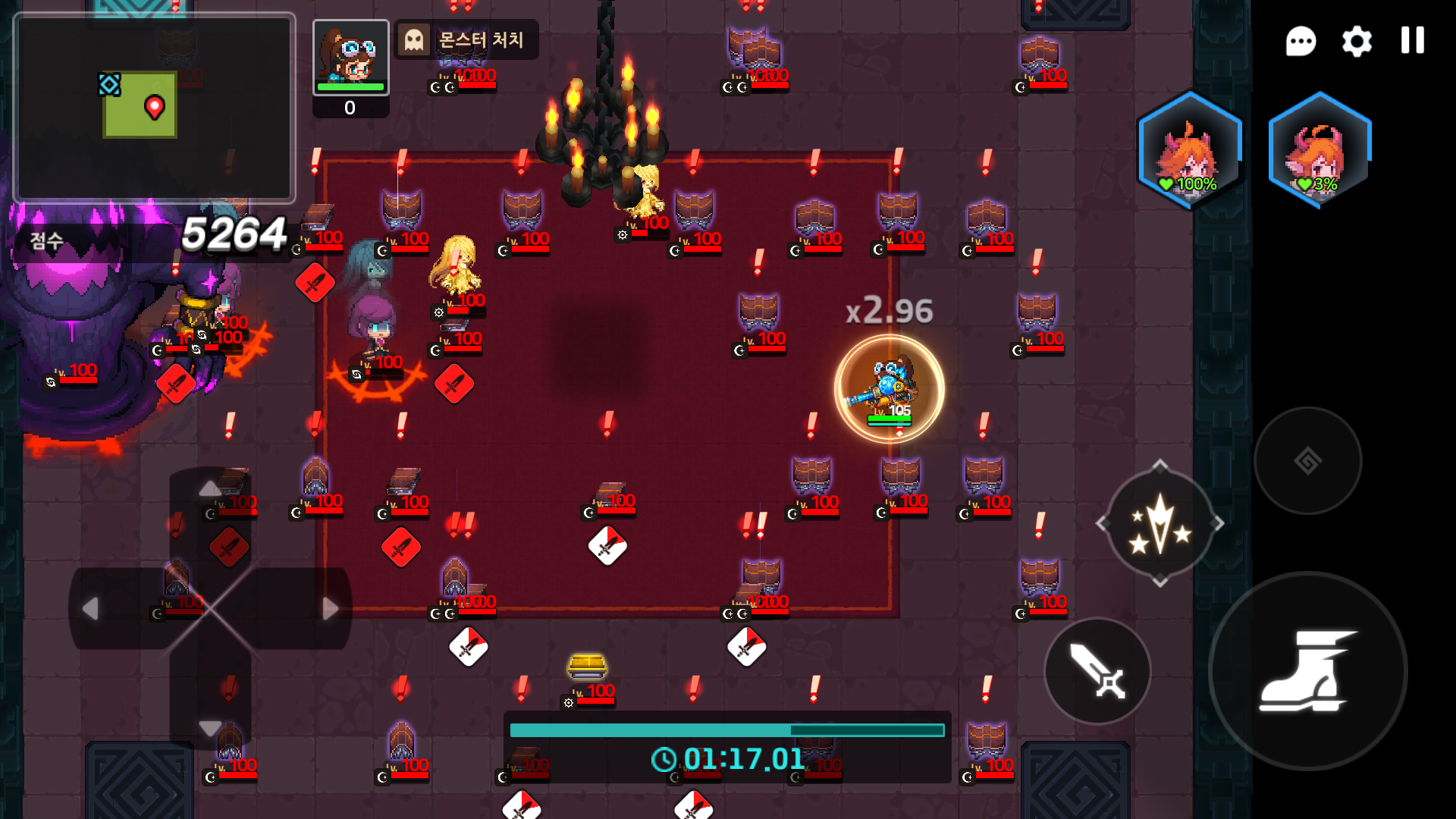Pause the game
1456x819 pixels.
1412,40
